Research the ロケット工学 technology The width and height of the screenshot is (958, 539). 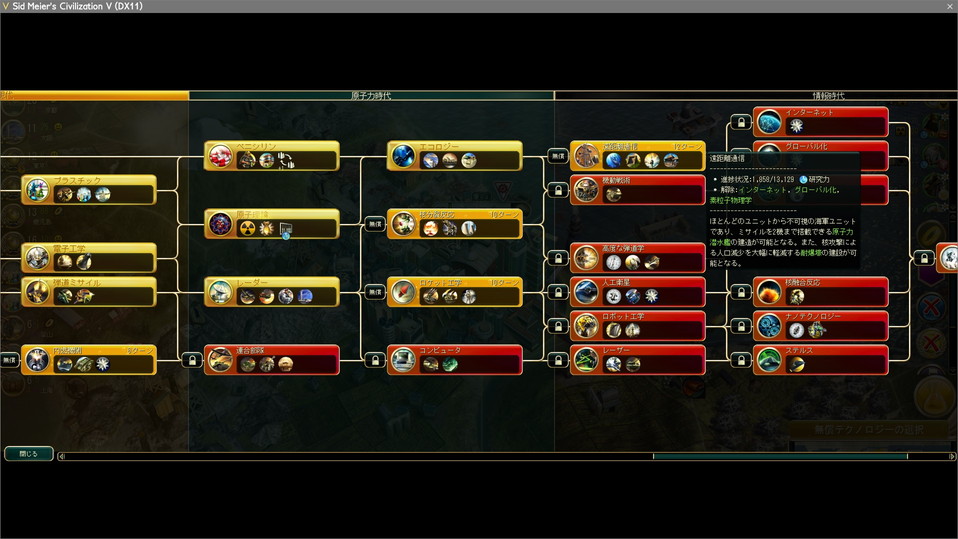455,291
